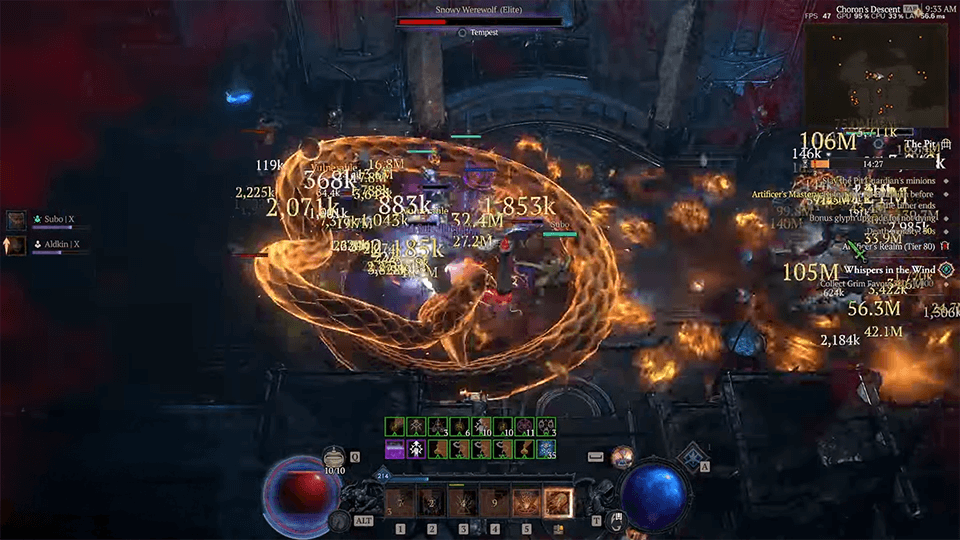Image resolution: width=960 pixels, height=540 pixels.
Task: Click the round icon beside the ALT key
Action: click(x=339, y=521)
